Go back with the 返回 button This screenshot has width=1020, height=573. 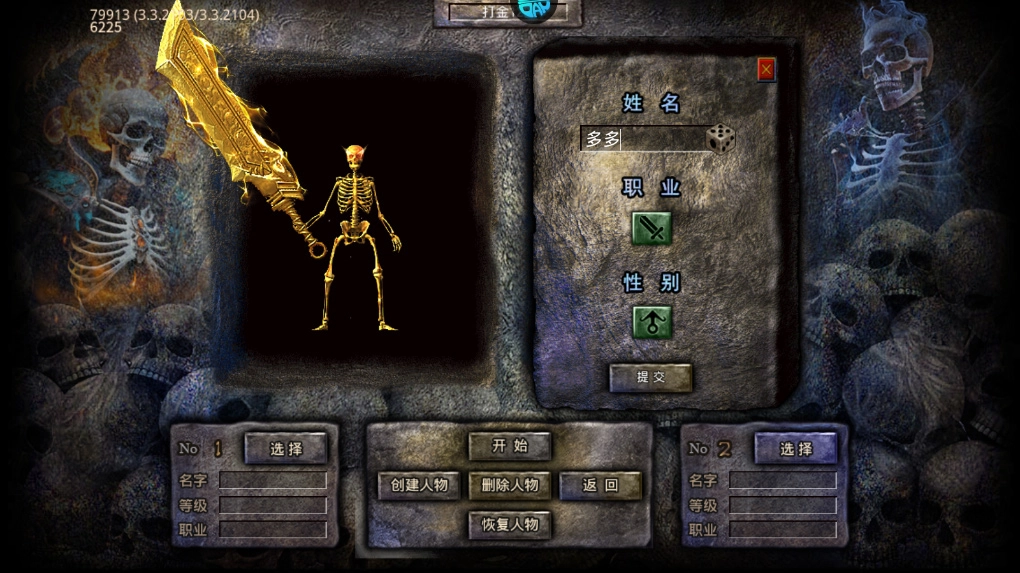pyautogui.click(x=600, y=486)
